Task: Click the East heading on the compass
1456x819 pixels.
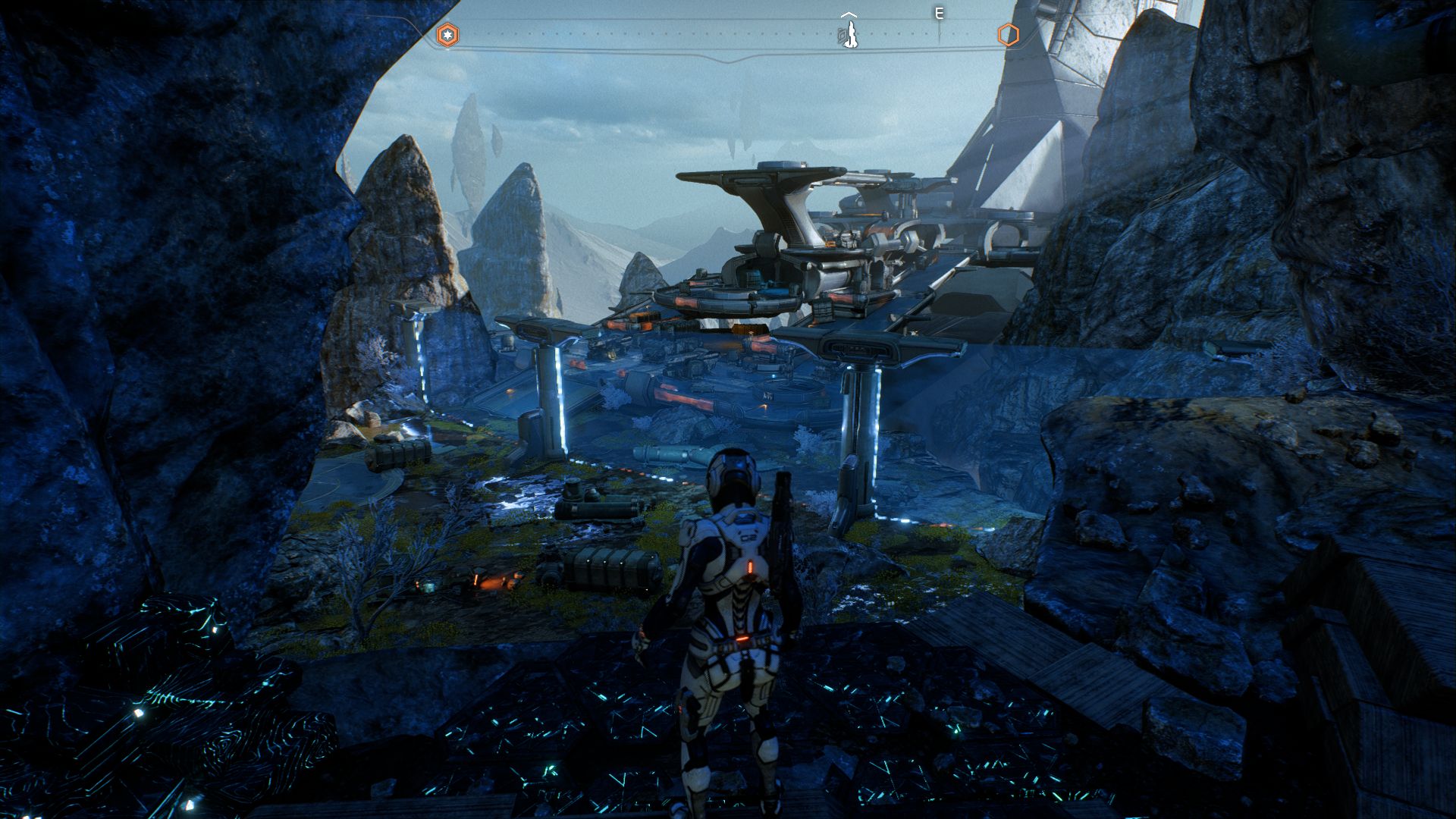Action: [x=939, y=14]
